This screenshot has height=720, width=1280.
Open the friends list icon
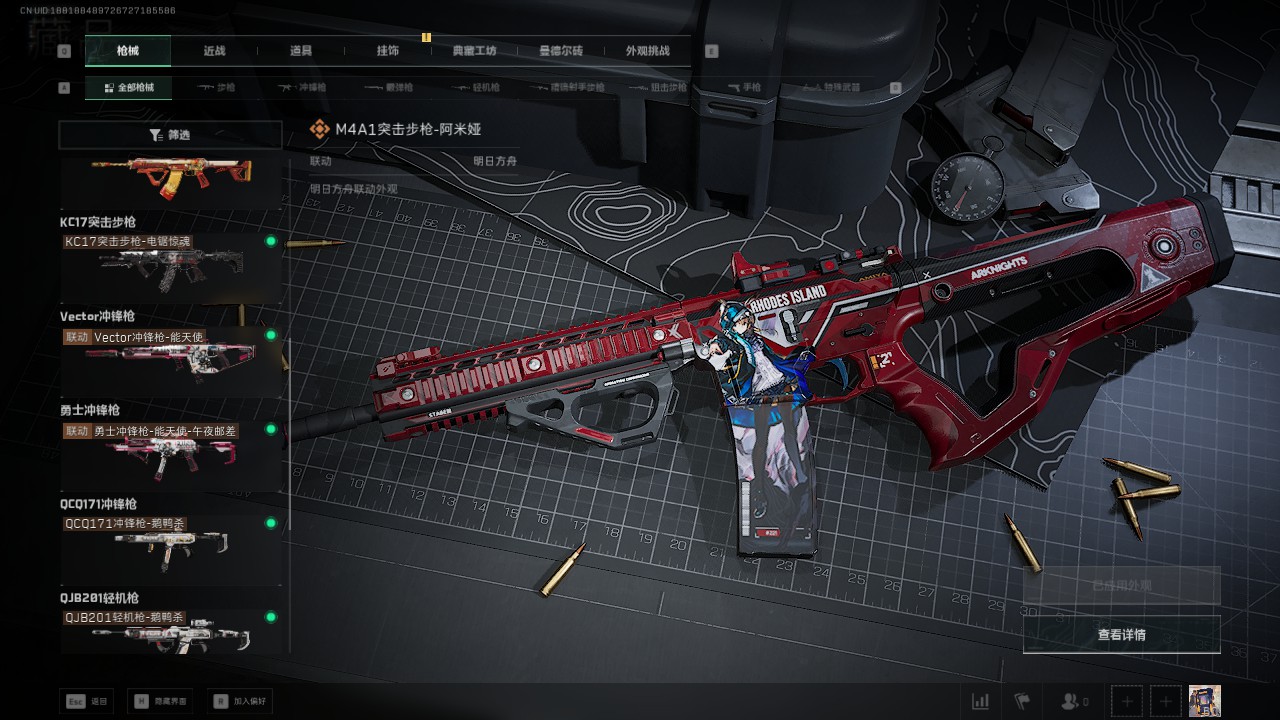click(x=1074, y=702)
